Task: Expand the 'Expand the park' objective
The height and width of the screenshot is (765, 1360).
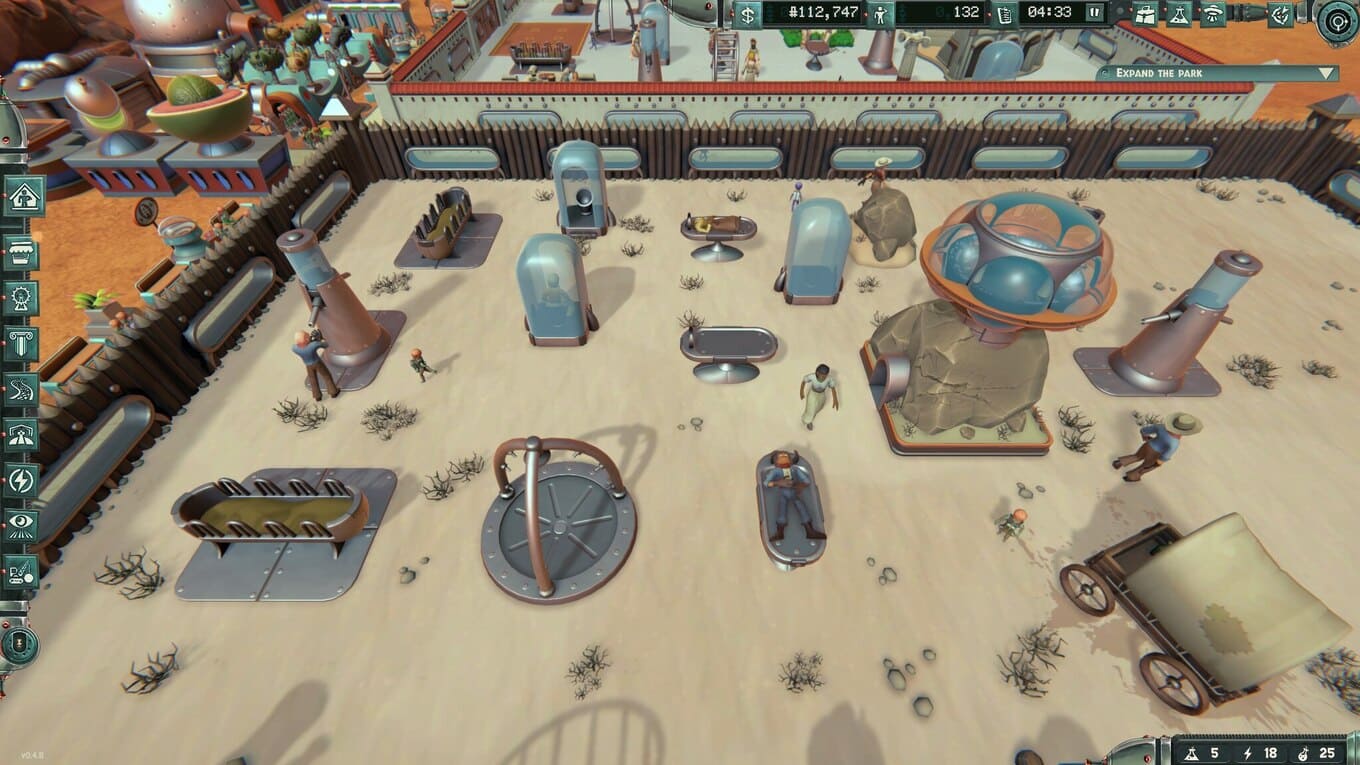Action: coord(1327,73)
